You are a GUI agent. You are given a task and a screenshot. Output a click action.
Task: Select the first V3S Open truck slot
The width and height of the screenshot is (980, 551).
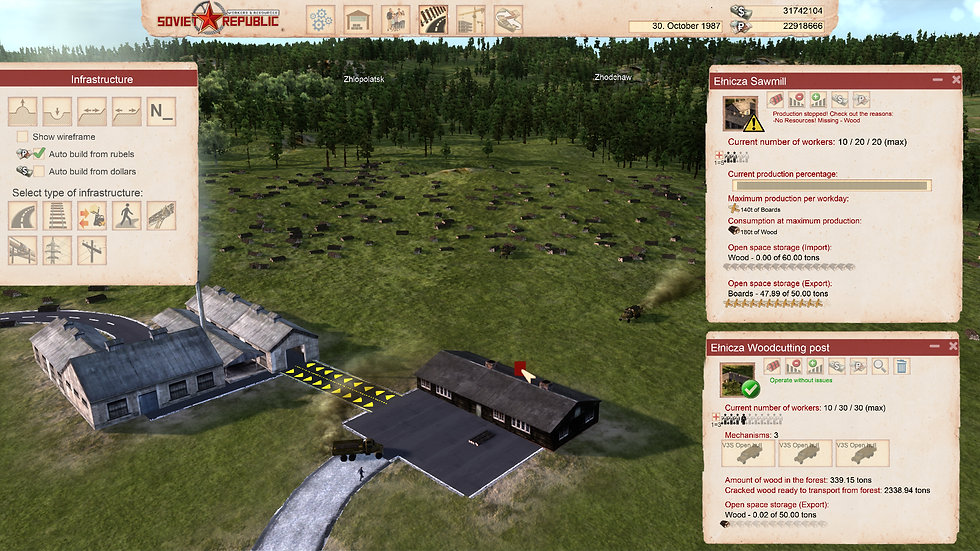coord(747,453)
